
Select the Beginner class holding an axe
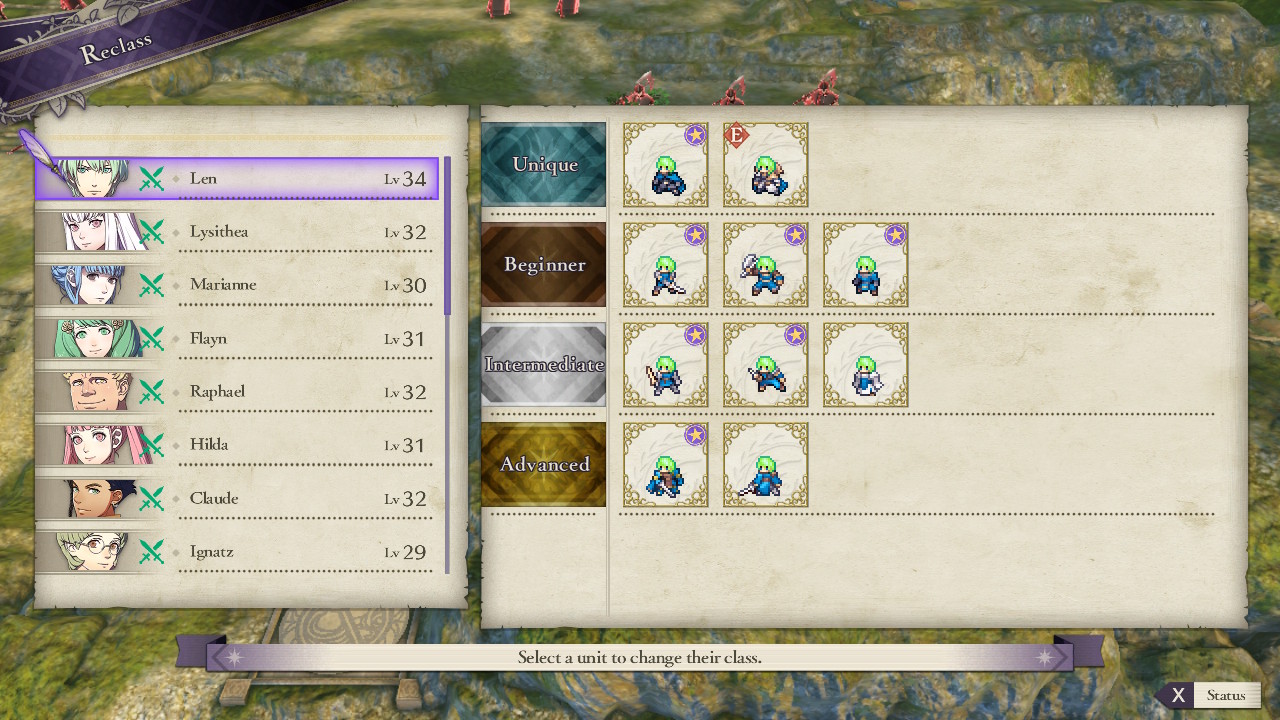(766, 265)
